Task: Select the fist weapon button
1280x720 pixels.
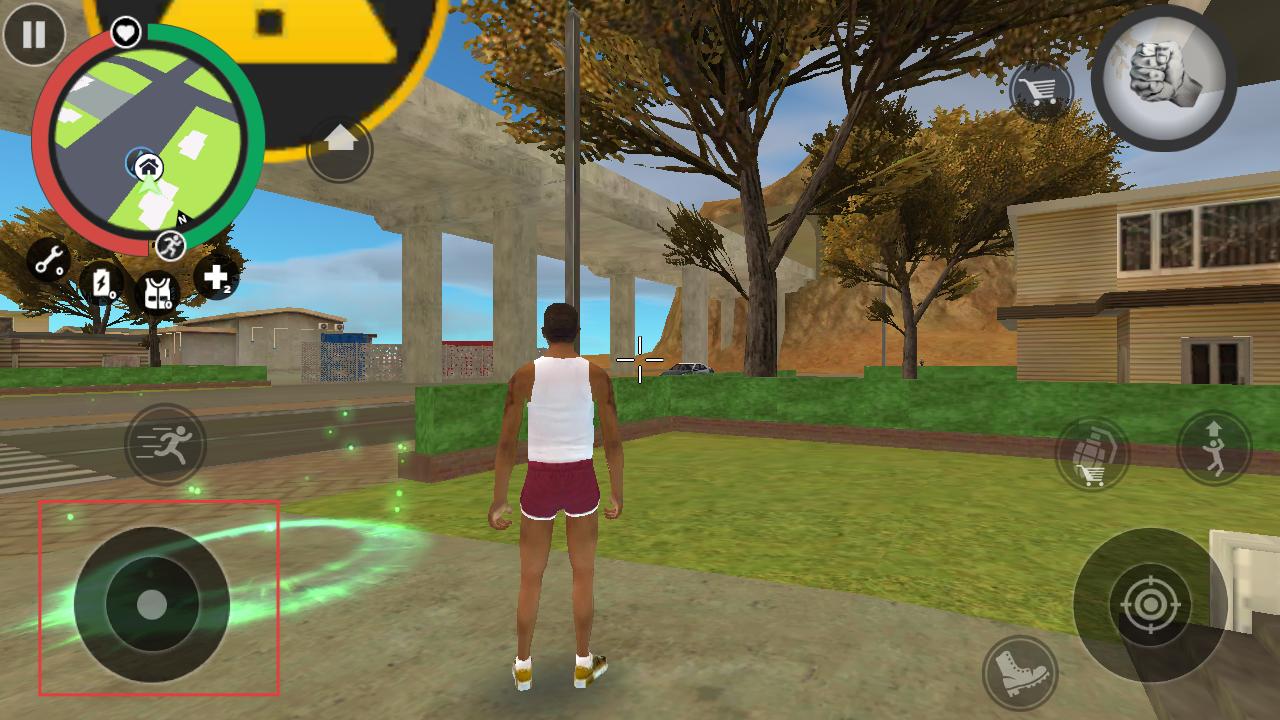Action: 1163,78
